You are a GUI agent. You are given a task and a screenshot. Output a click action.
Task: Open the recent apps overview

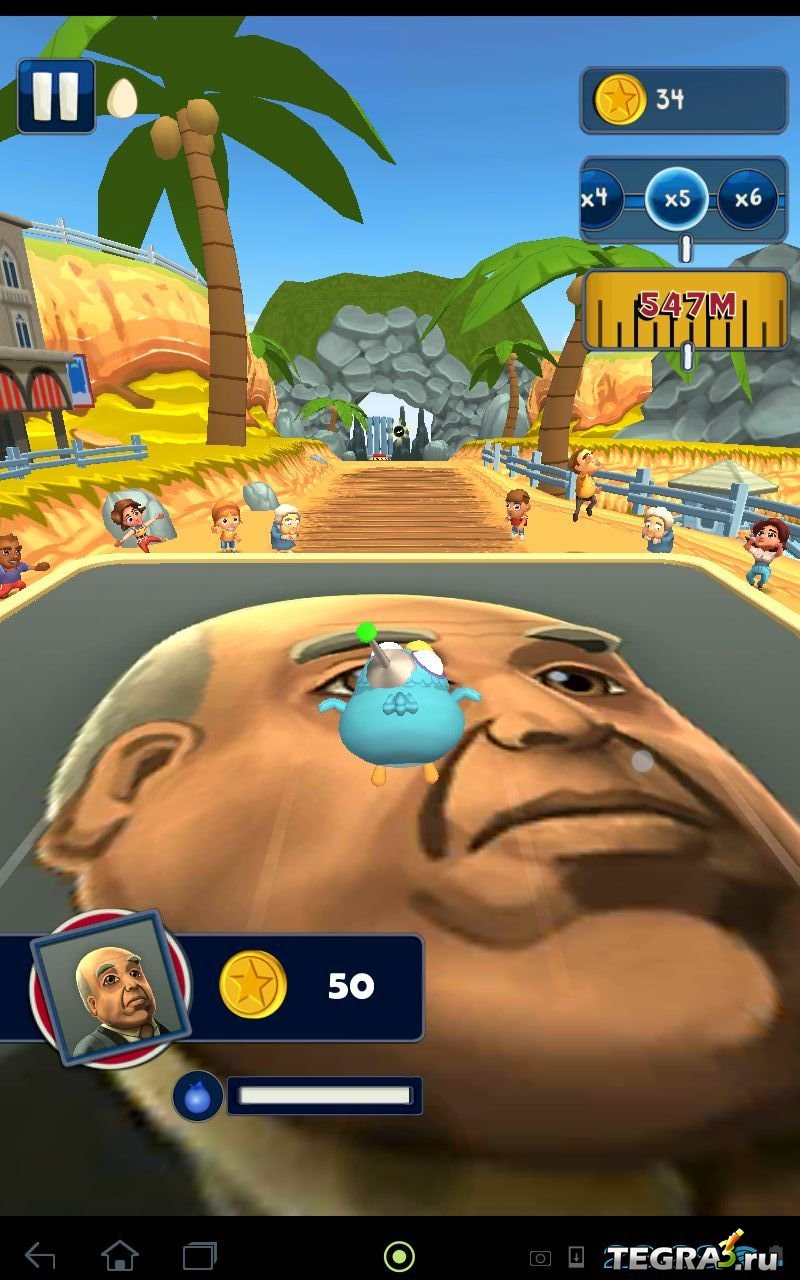200,1255
